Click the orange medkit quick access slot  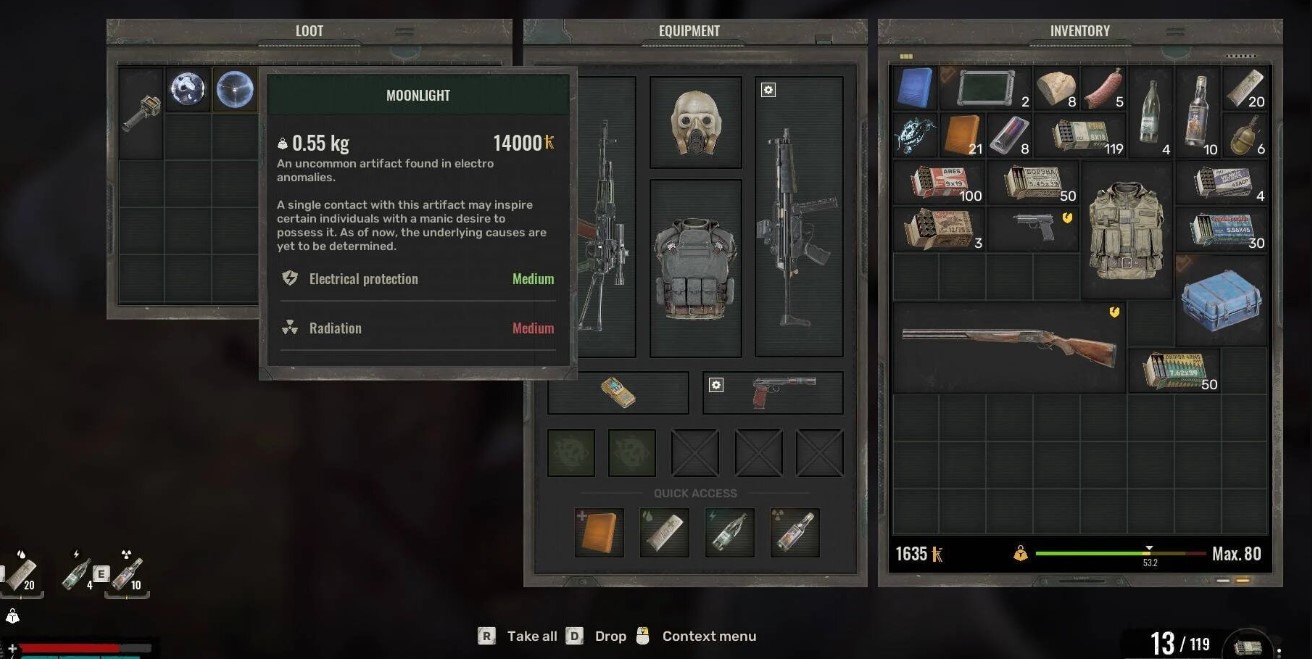599,532
